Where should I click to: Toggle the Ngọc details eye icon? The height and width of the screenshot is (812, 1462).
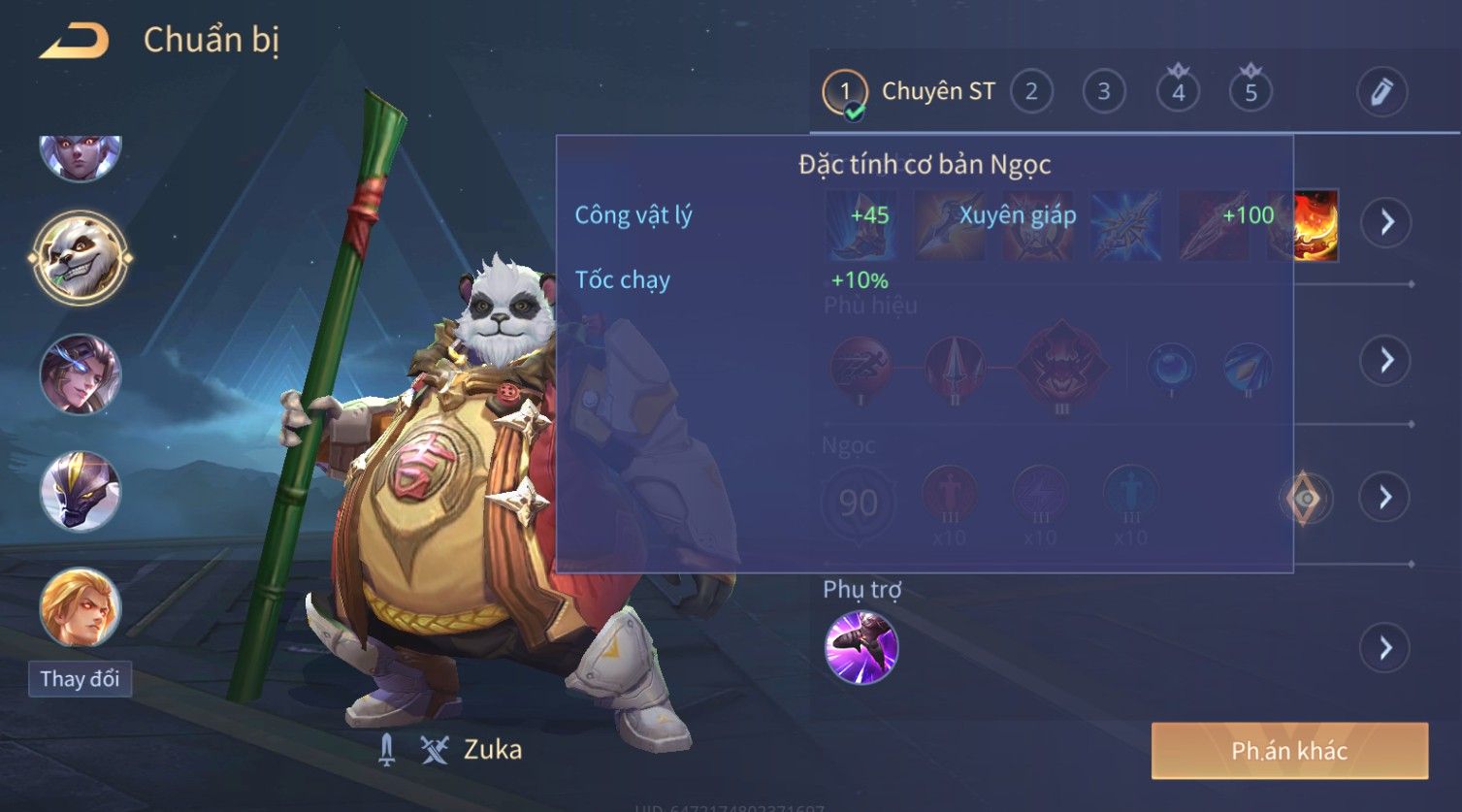tap(1306, 499)
